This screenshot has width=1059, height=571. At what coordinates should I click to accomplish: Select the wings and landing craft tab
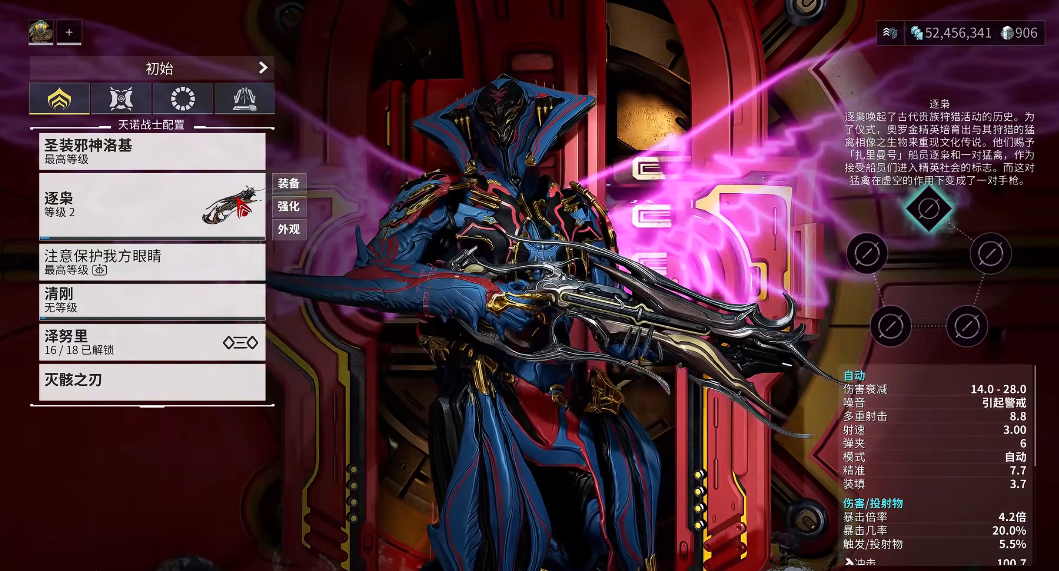[x=244, y=98]
